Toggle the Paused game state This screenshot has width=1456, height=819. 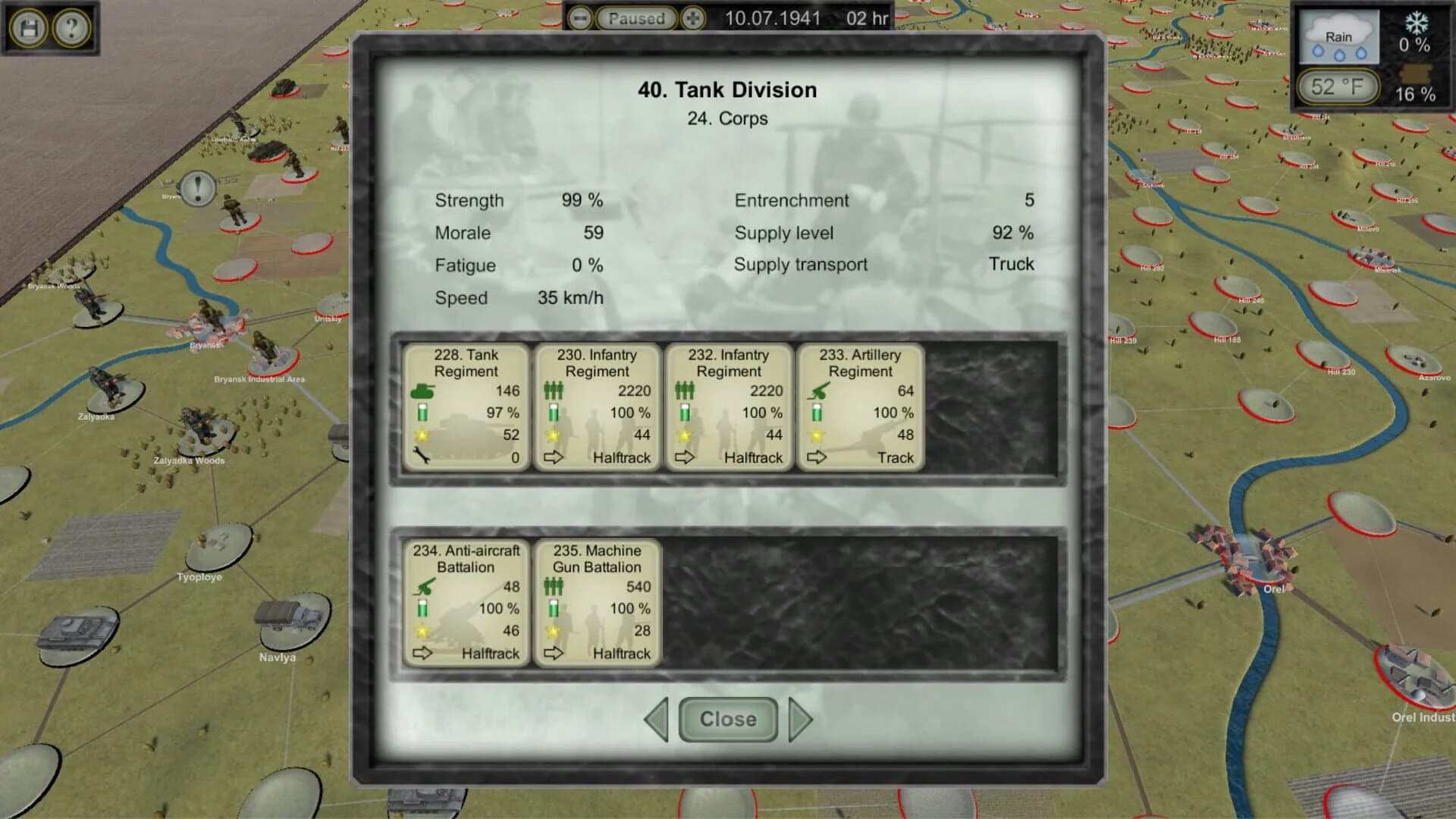click(635, 18)
